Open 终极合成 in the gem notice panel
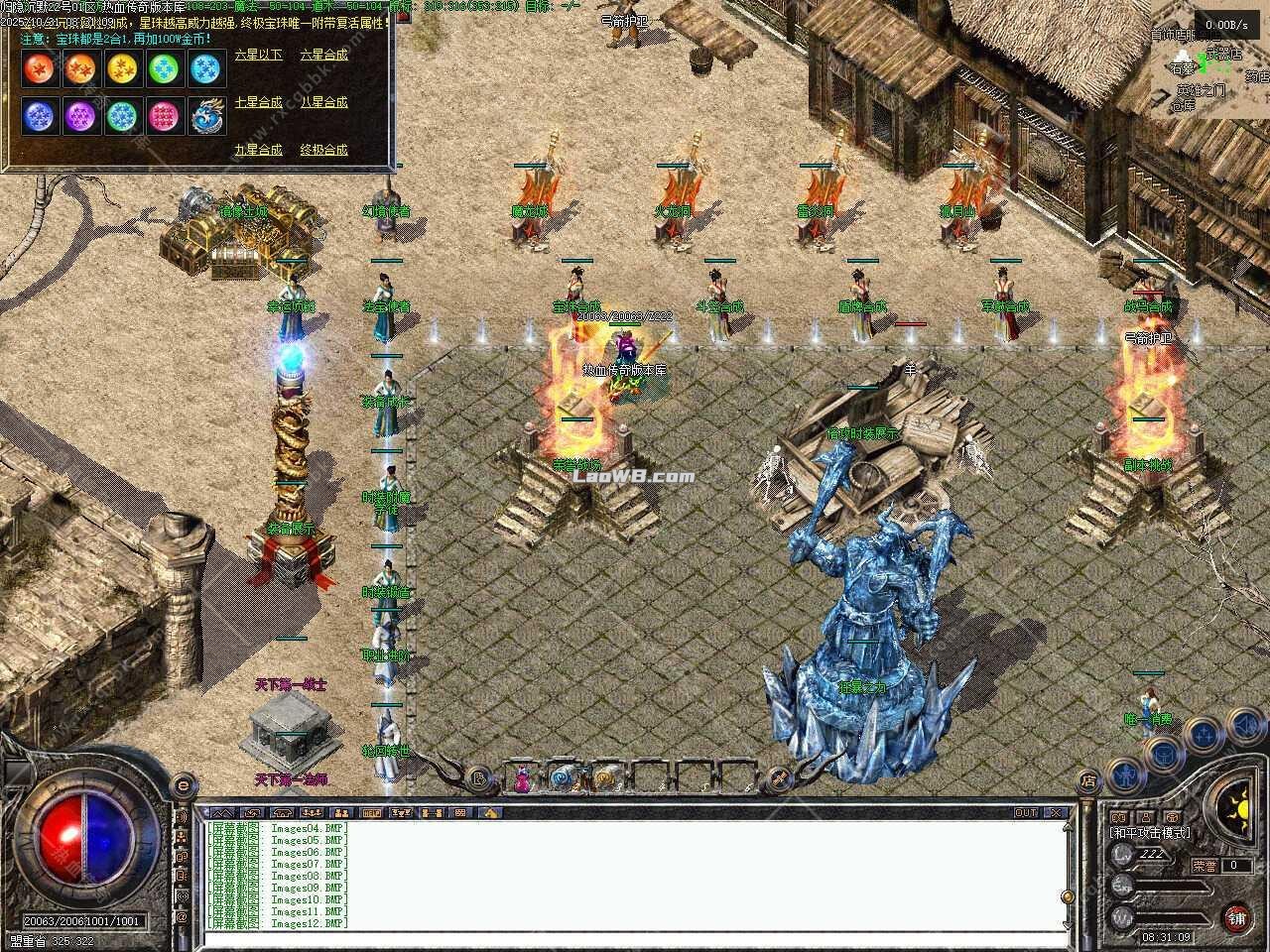 324,150
